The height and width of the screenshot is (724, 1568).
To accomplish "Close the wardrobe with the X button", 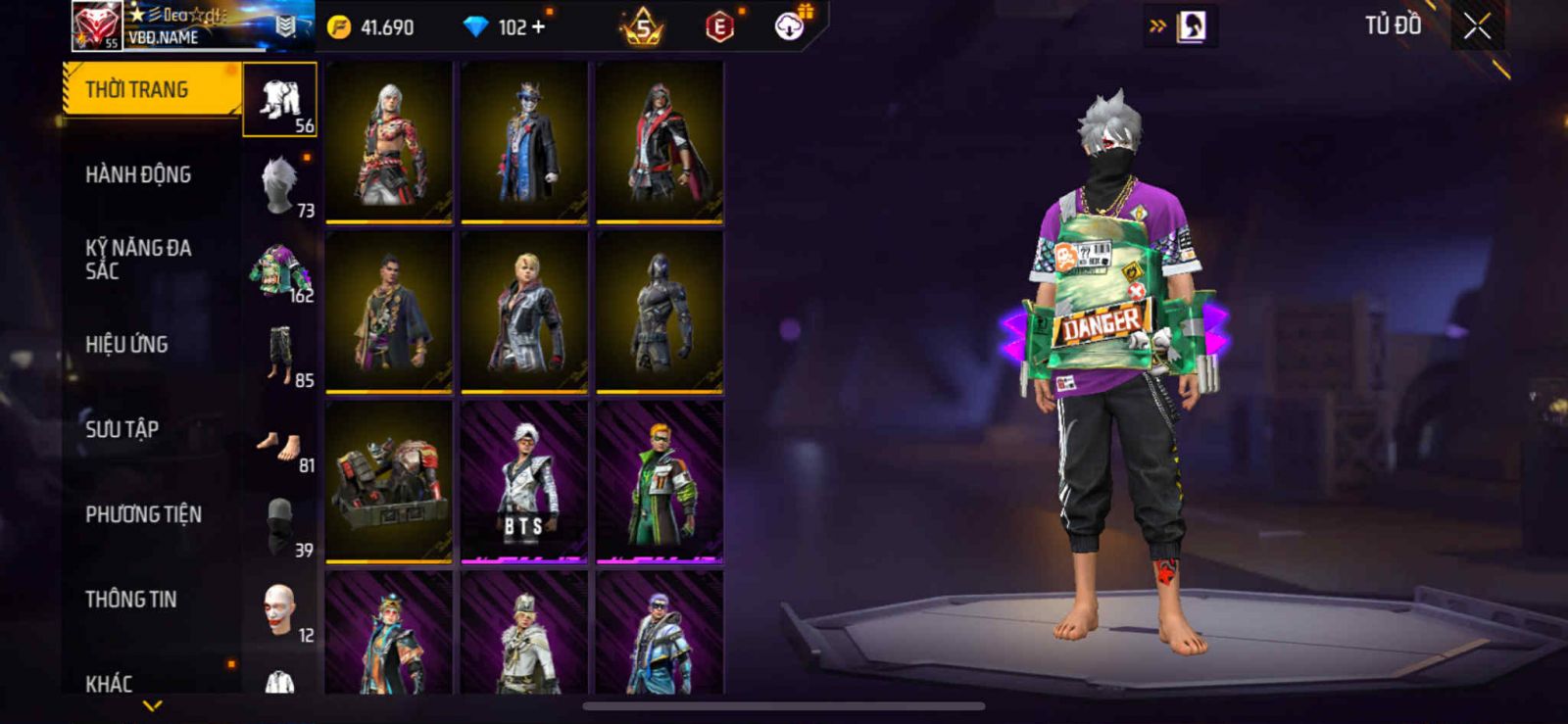I will pos(1477,26).
